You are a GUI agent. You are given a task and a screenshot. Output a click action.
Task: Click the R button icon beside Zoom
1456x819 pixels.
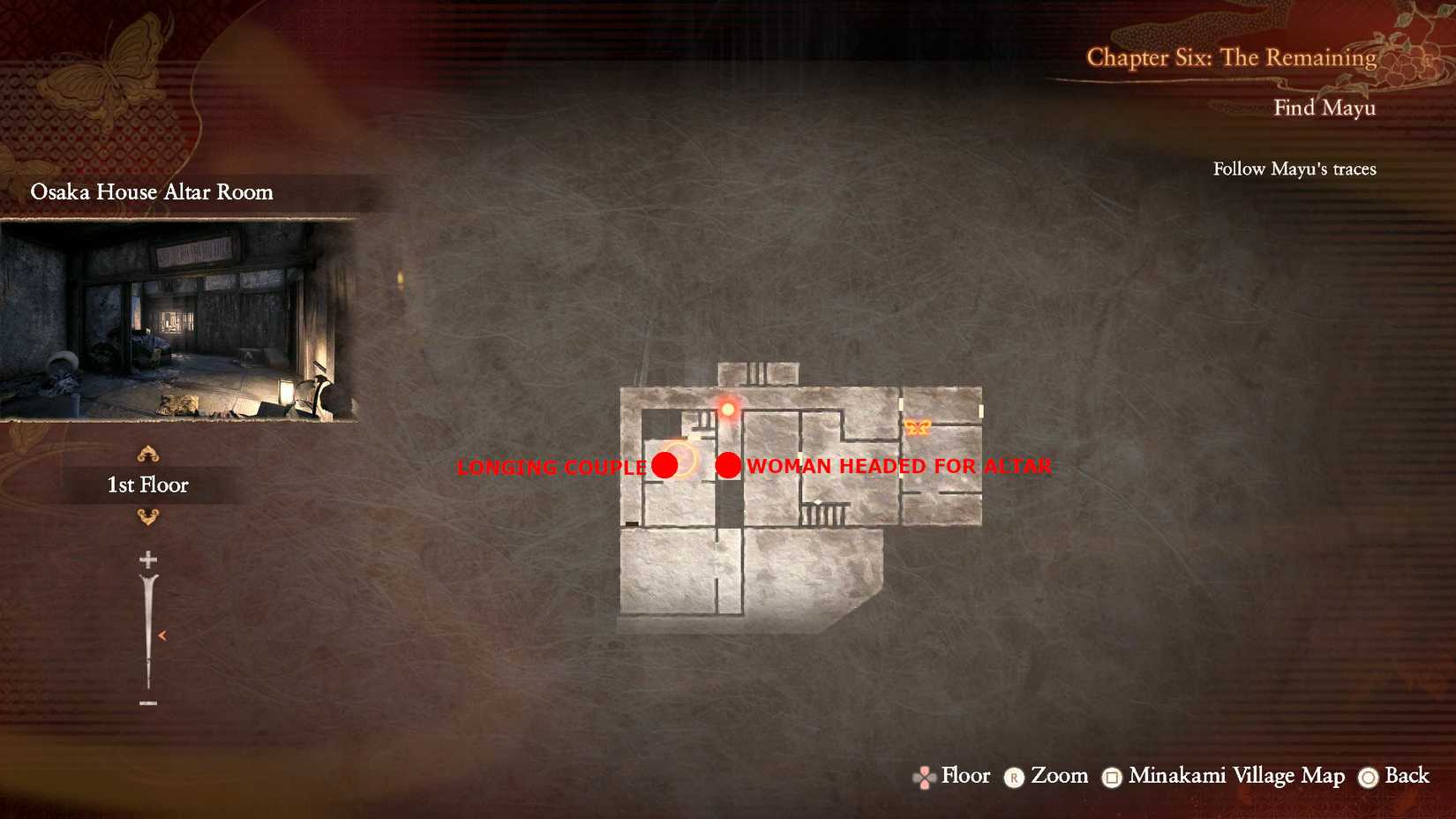[1017, 778]
